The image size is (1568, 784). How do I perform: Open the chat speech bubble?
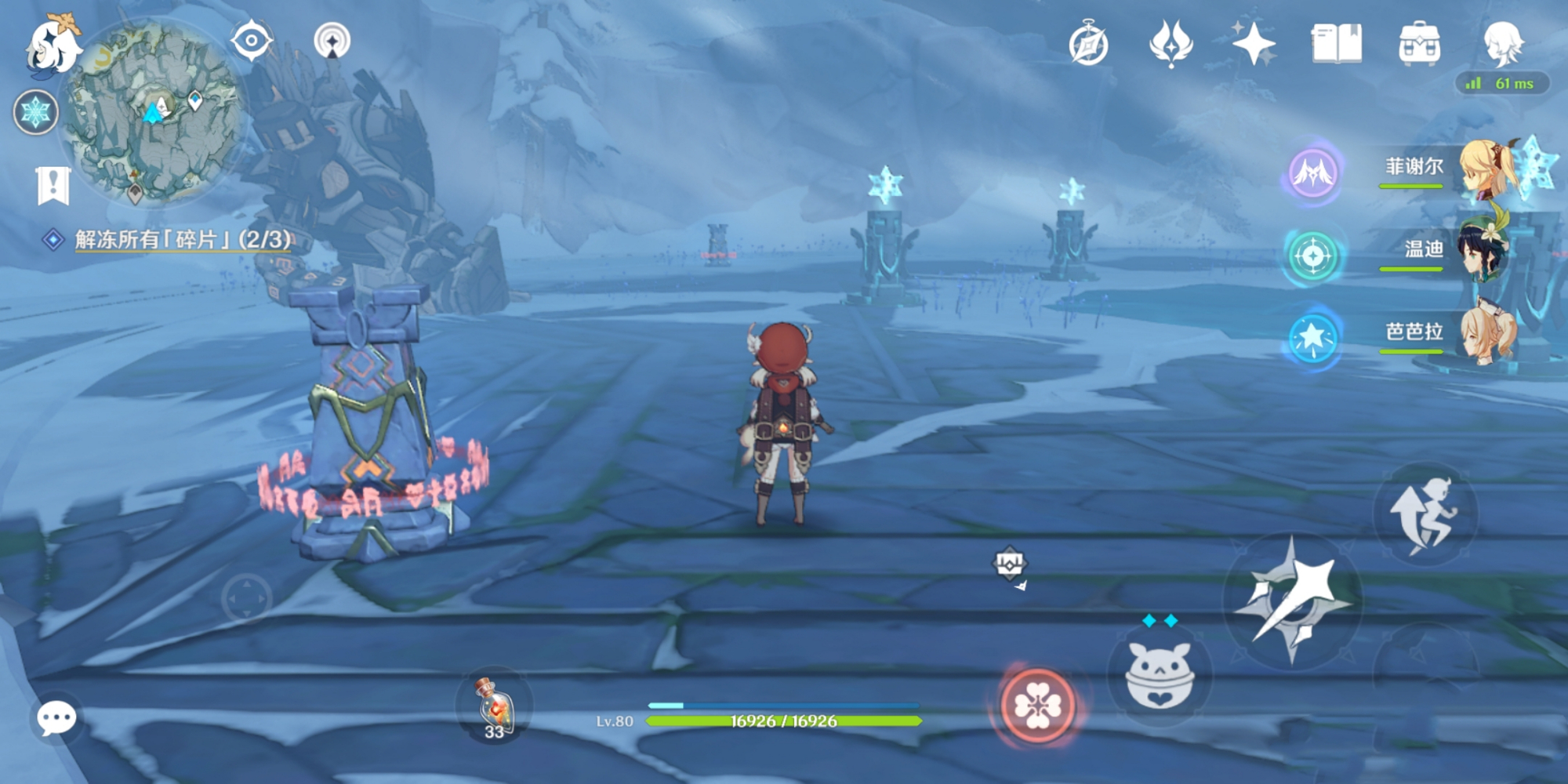[56, 718]
